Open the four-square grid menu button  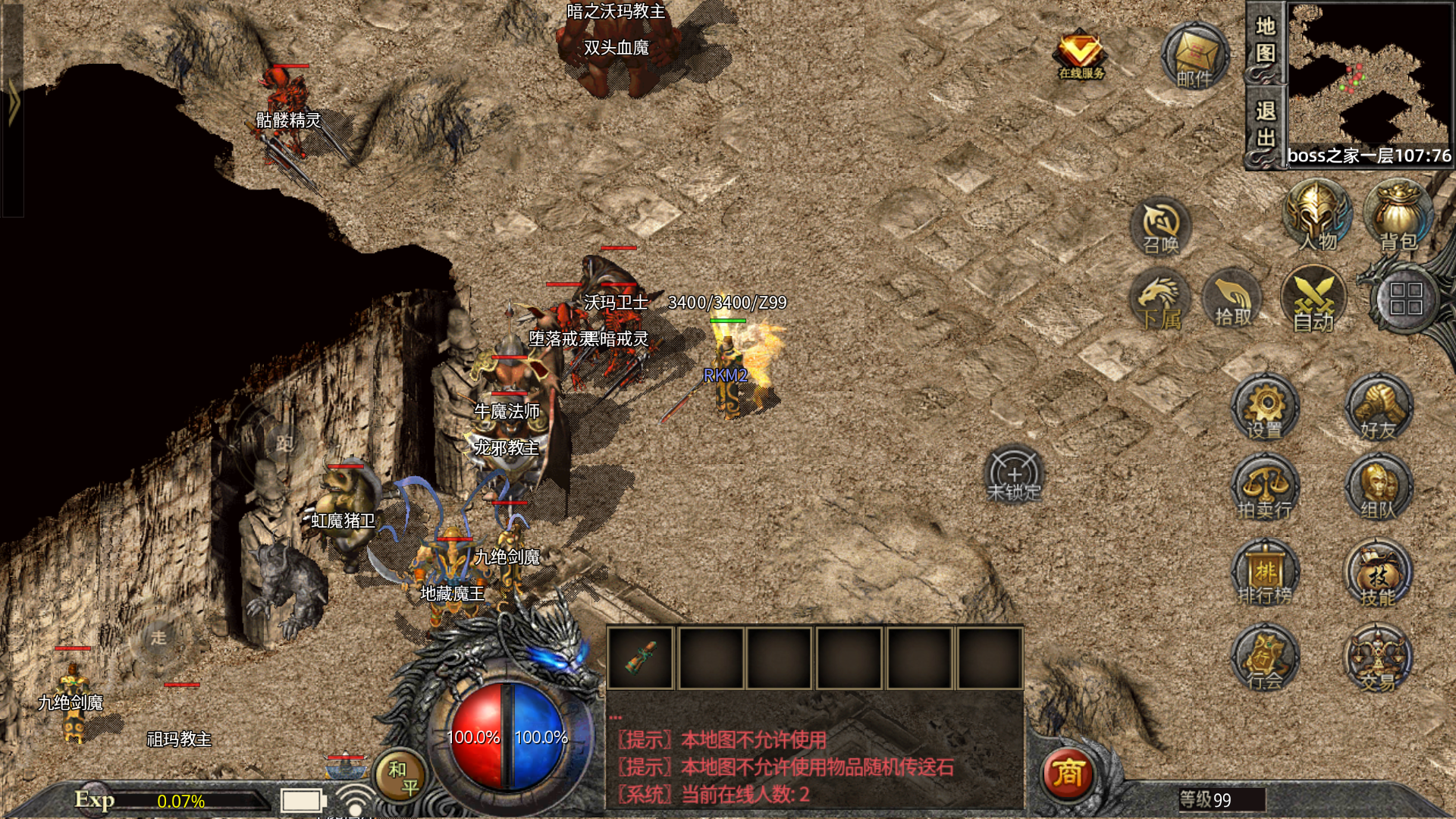(1405, 299)
